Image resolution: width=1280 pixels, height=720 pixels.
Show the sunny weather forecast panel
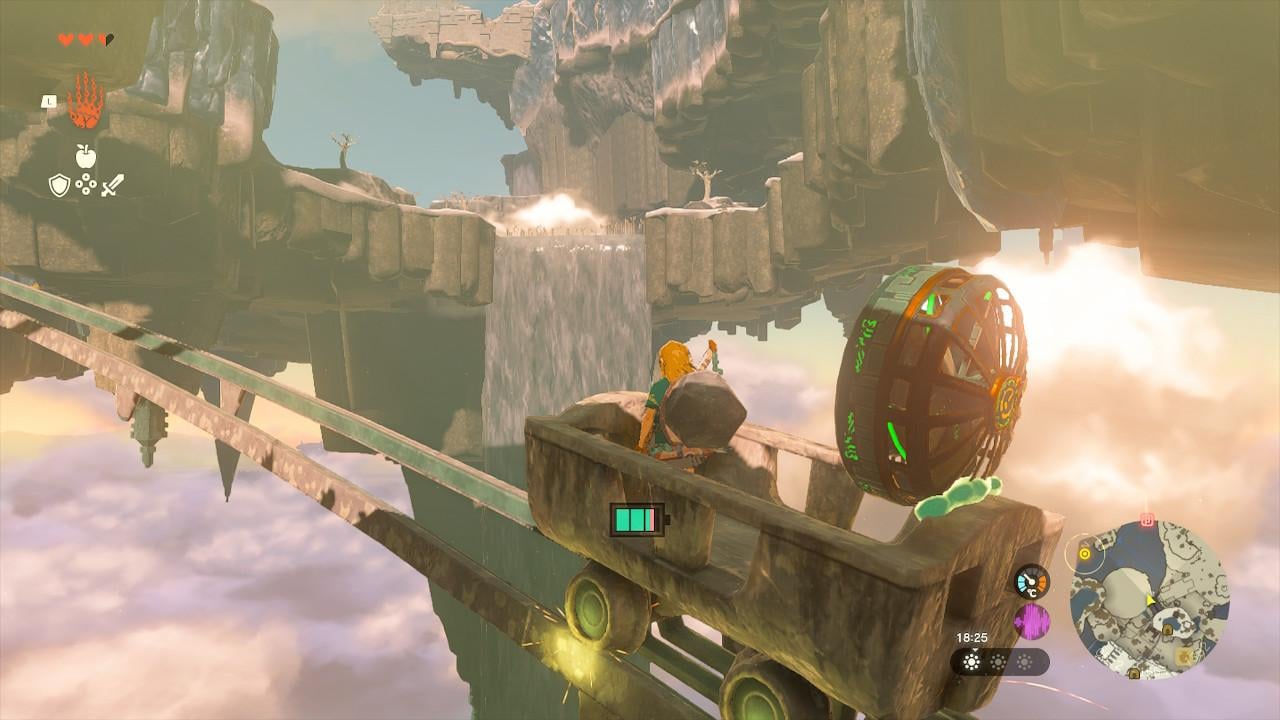[x=999, y=661]
